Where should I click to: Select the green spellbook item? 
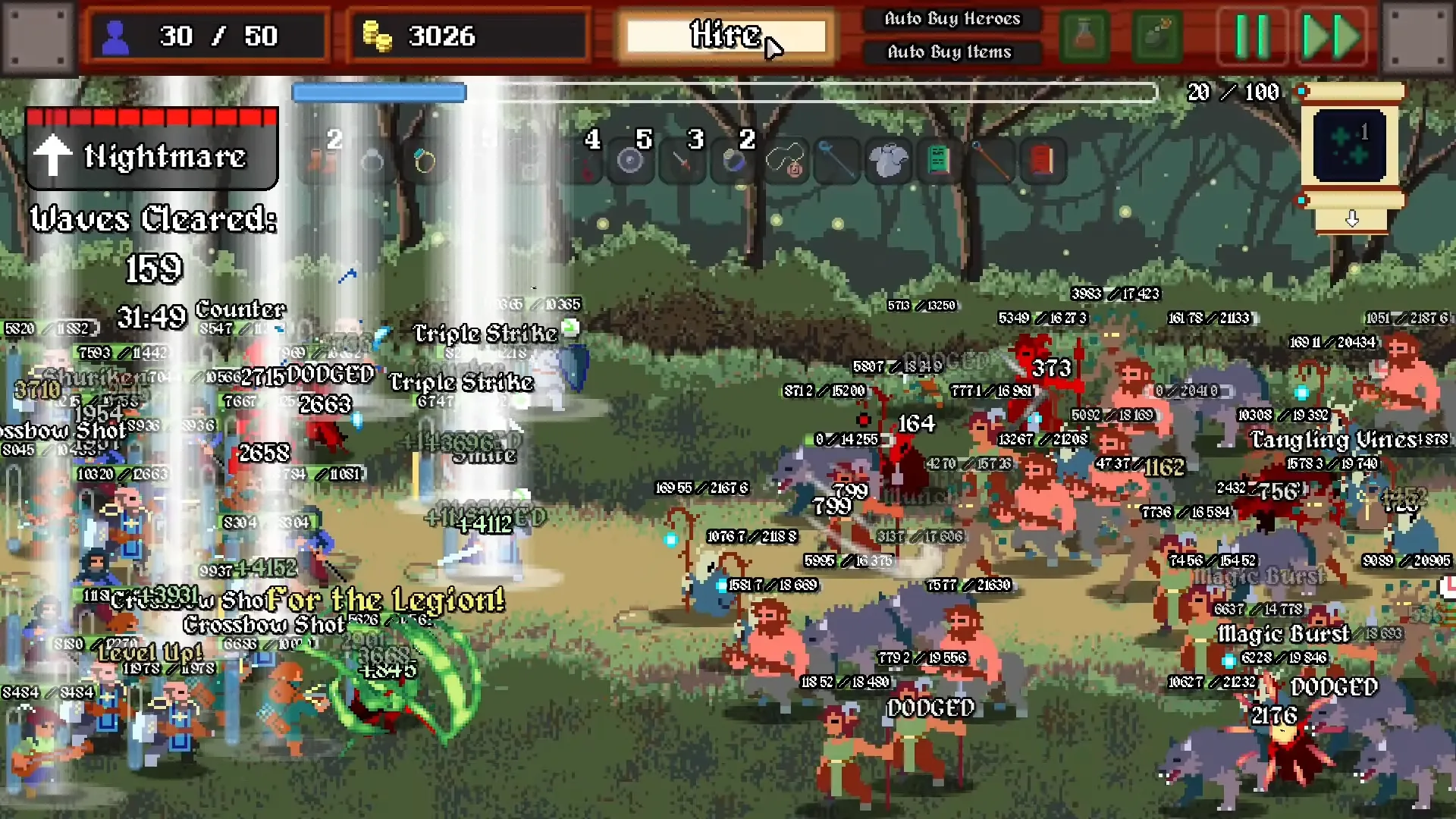(939, 161)
